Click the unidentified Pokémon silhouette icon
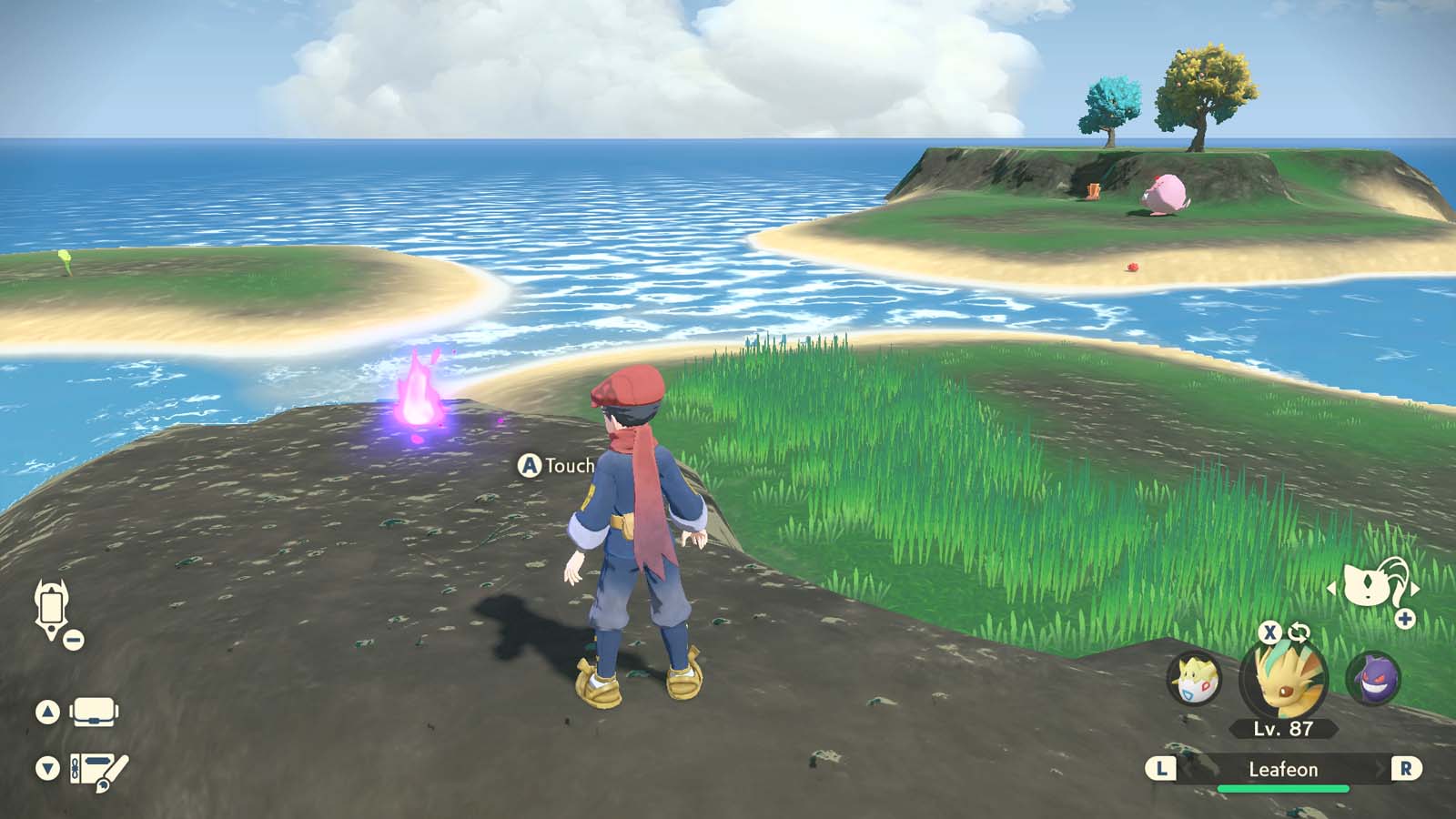 [1365, 582]
